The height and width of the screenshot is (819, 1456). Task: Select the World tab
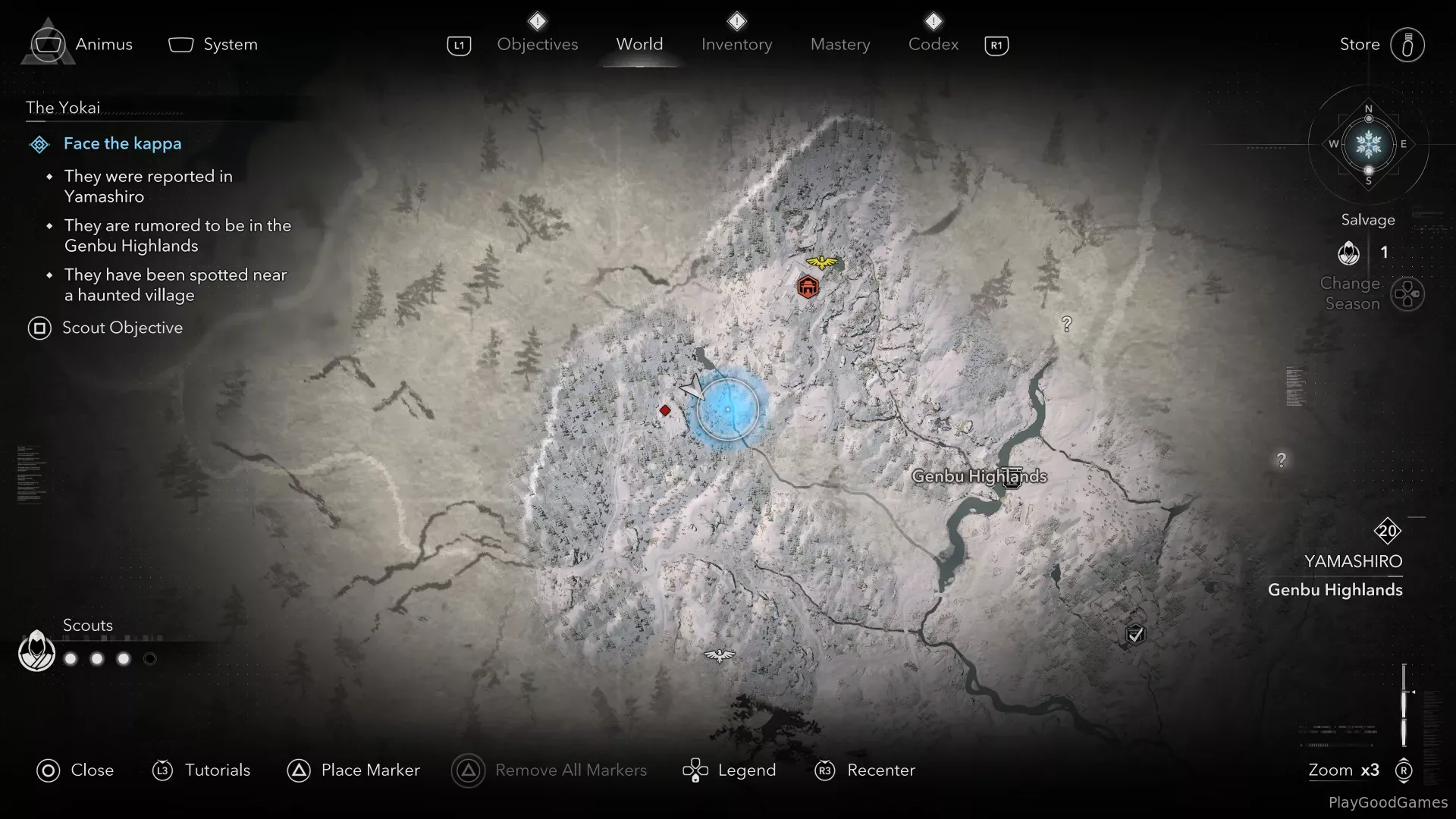click(639, 45)
